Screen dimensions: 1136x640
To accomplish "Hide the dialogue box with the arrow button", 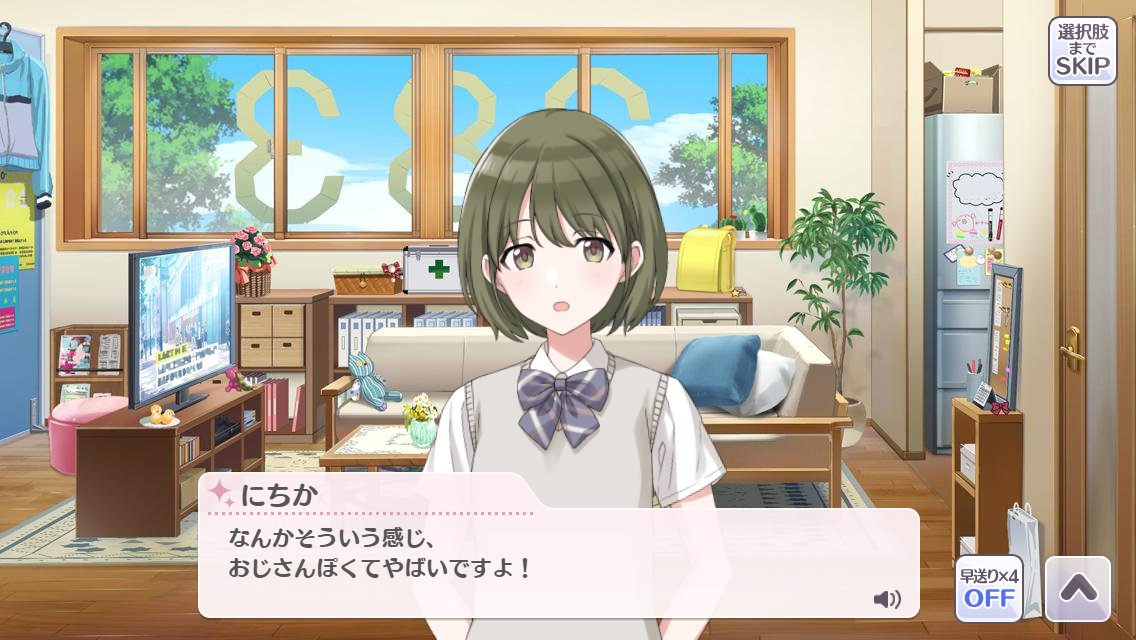I will [x=1077, y=589].
